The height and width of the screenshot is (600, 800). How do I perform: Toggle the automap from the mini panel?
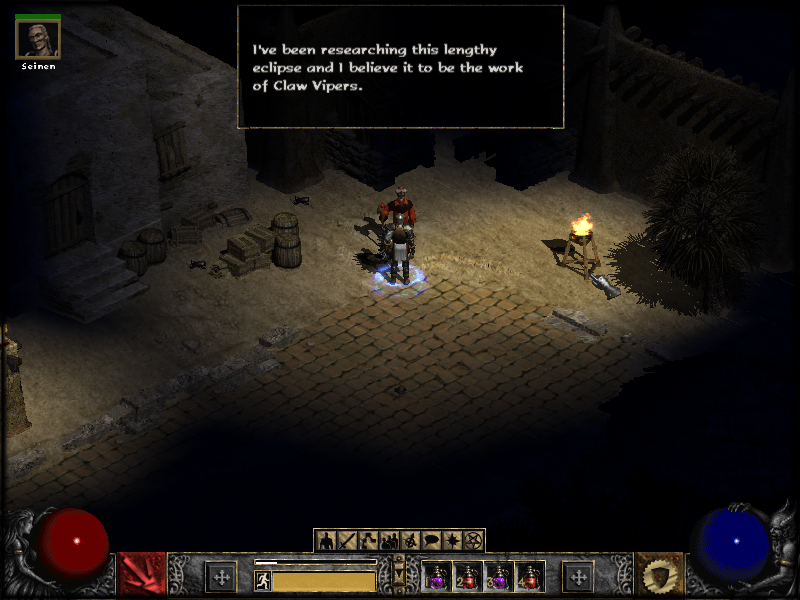click(410, 541)
